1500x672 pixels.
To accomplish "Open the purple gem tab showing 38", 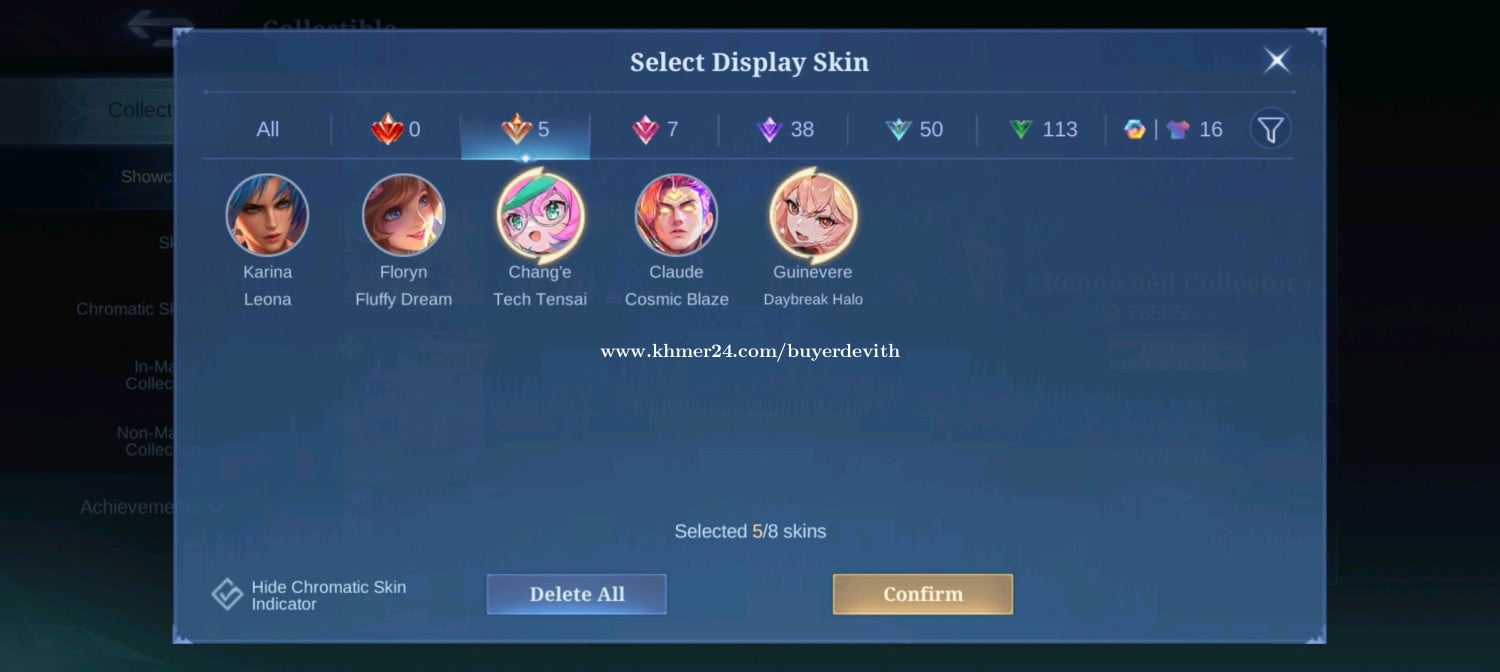I will pyautogui.click(x=785, y=130).
